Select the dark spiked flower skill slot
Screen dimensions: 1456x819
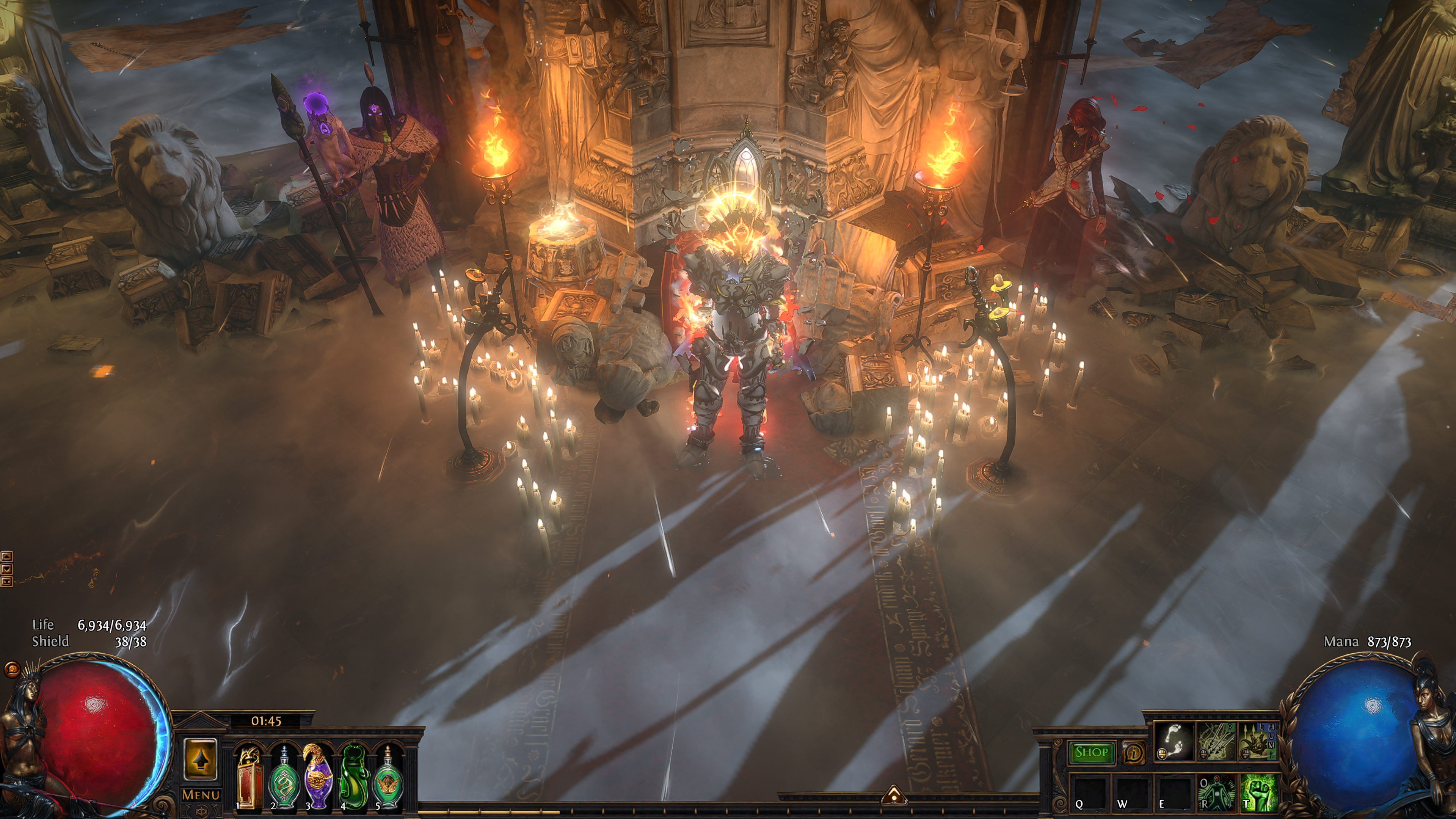click(x=1258, y=742)
